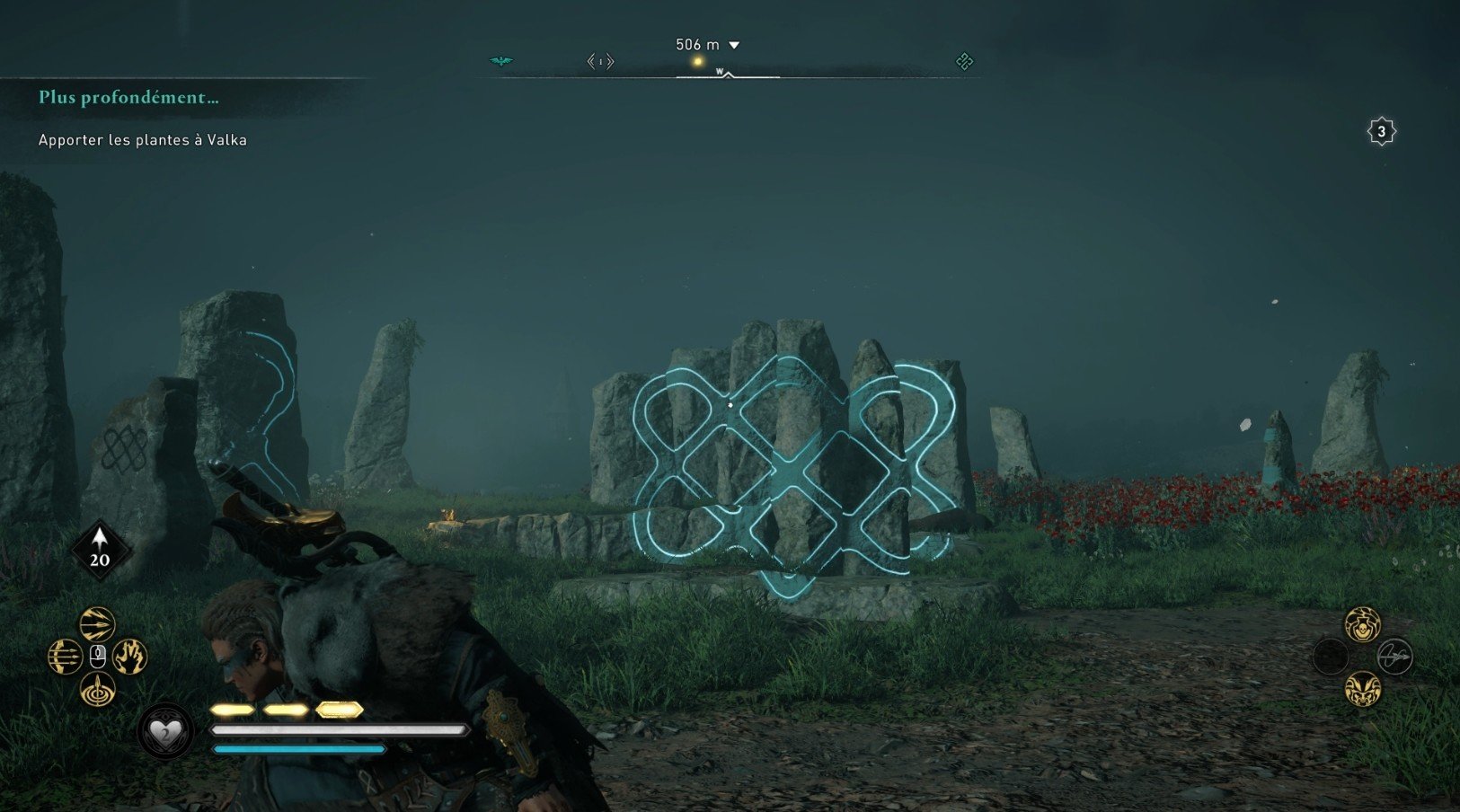Click the dark circular slot icon near the right HUD
Viewport: 1460px width, 812px height.
tap(1330, 656)
